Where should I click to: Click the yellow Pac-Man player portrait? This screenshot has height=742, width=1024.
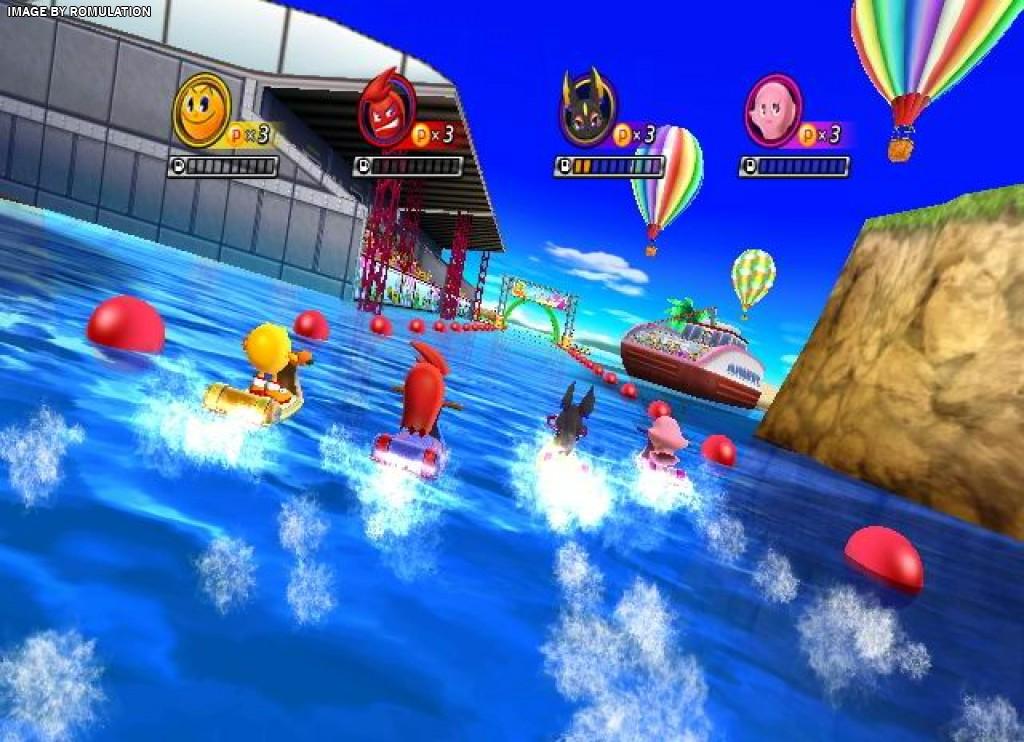tap(203, 109)
